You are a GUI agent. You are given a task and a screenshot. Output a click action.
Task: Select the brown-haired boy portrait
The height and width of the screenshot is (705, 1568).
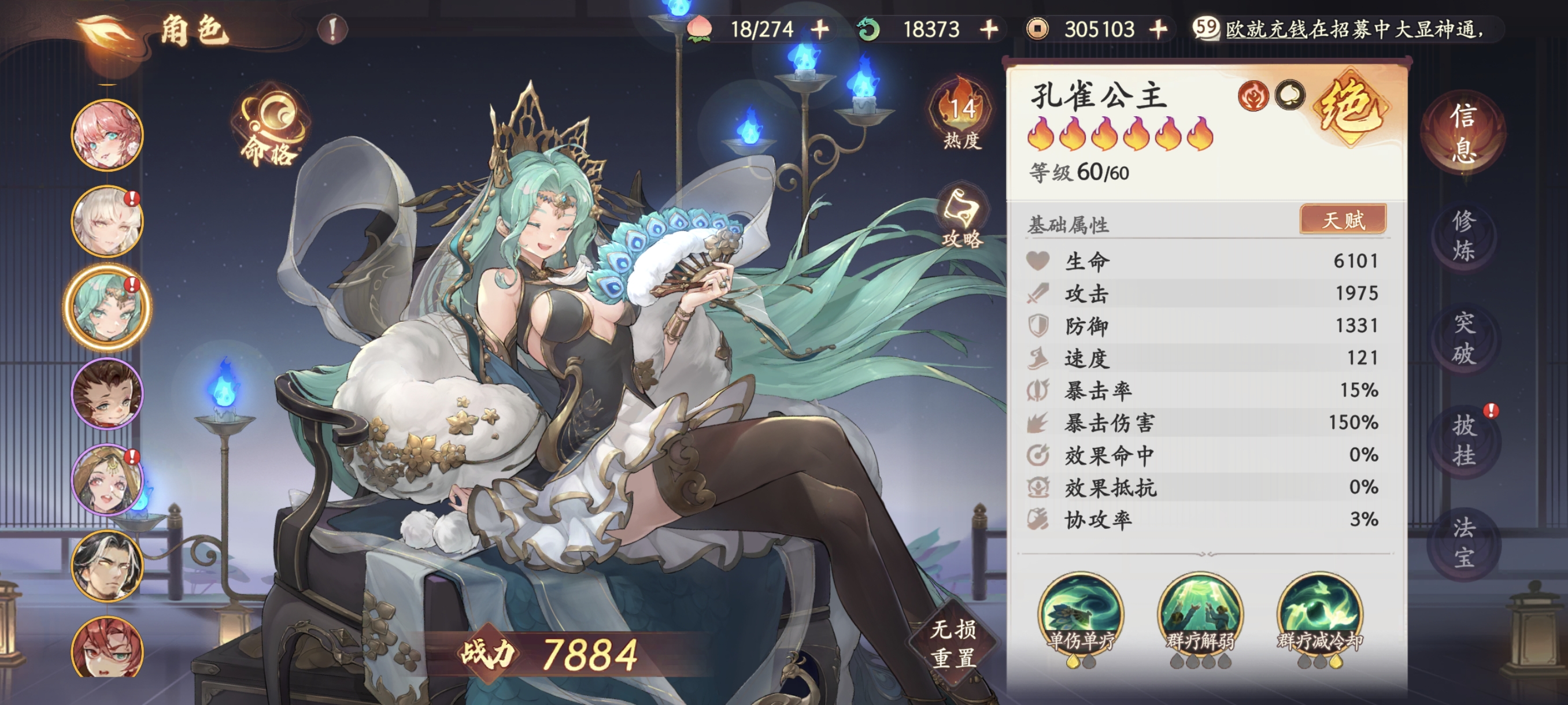(107, 394)
